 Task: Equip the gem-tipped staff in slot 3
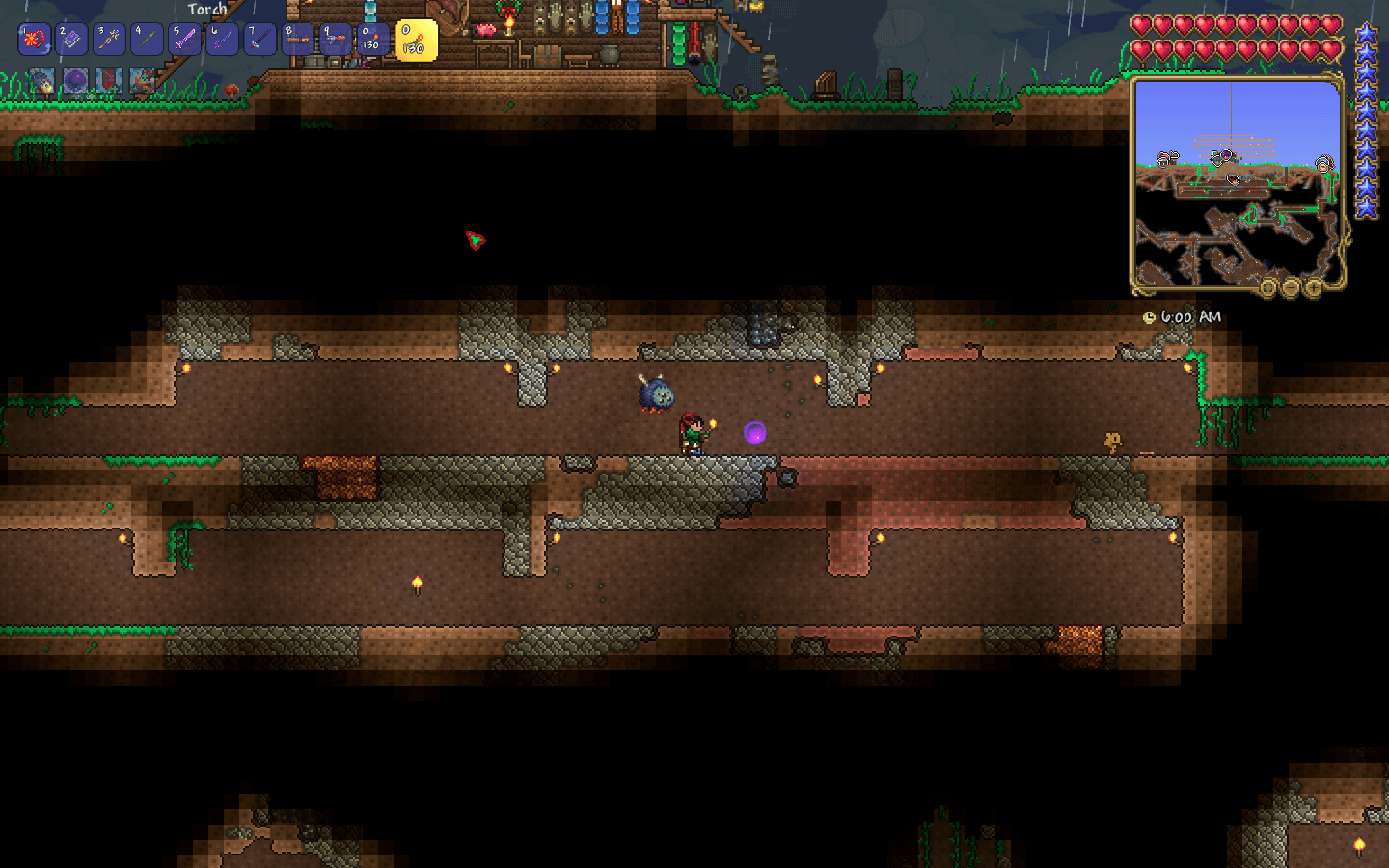[x=109, y=40]
